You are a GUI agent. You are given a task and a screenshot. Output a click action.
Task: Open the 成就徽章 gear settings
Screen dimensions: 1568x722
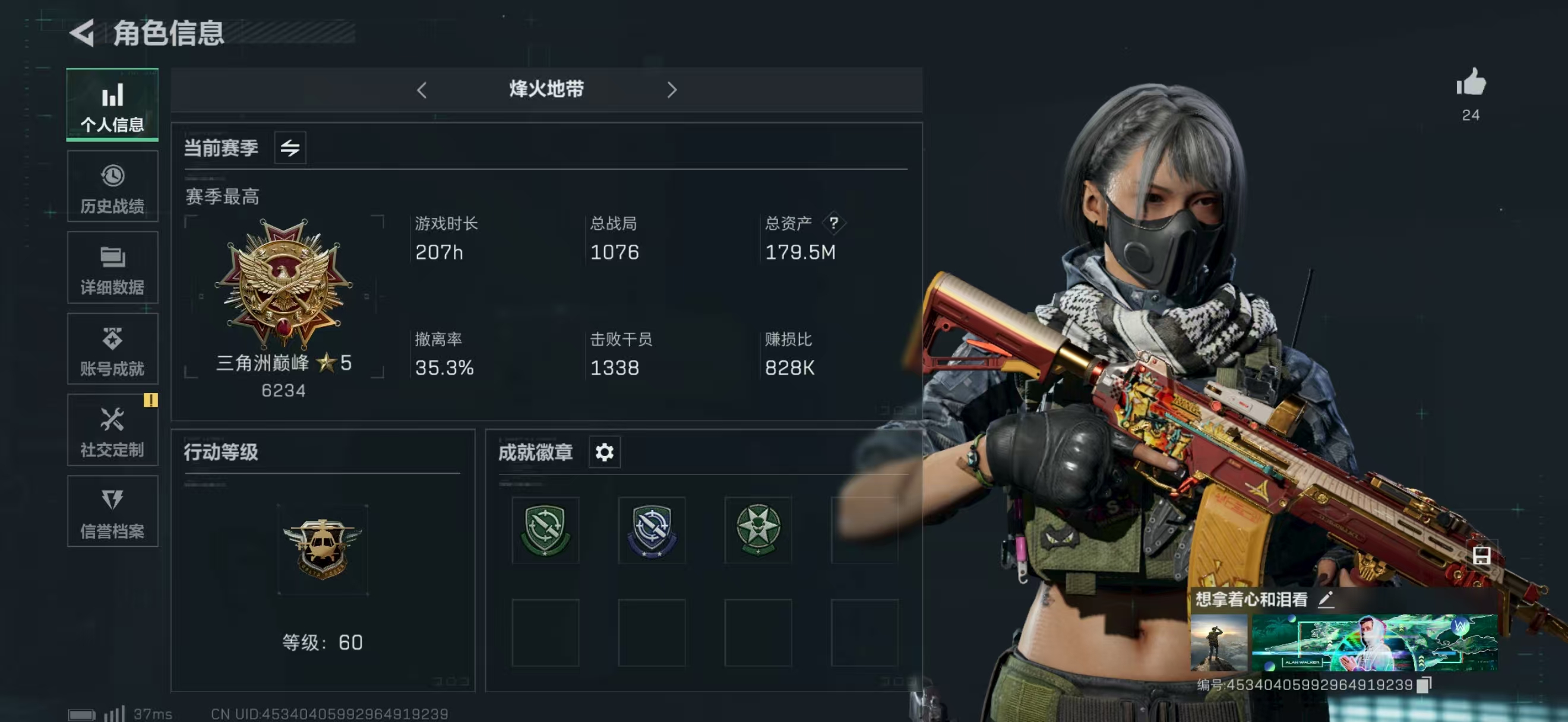click(x=605, y=452)
